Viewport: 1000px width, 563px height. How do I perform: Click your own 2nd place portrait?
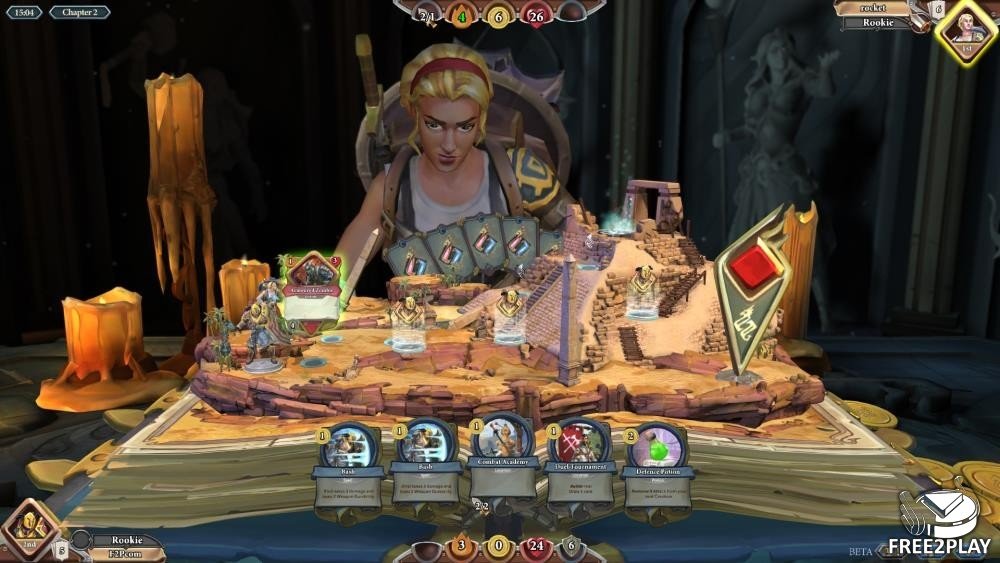tap(31, 528)
